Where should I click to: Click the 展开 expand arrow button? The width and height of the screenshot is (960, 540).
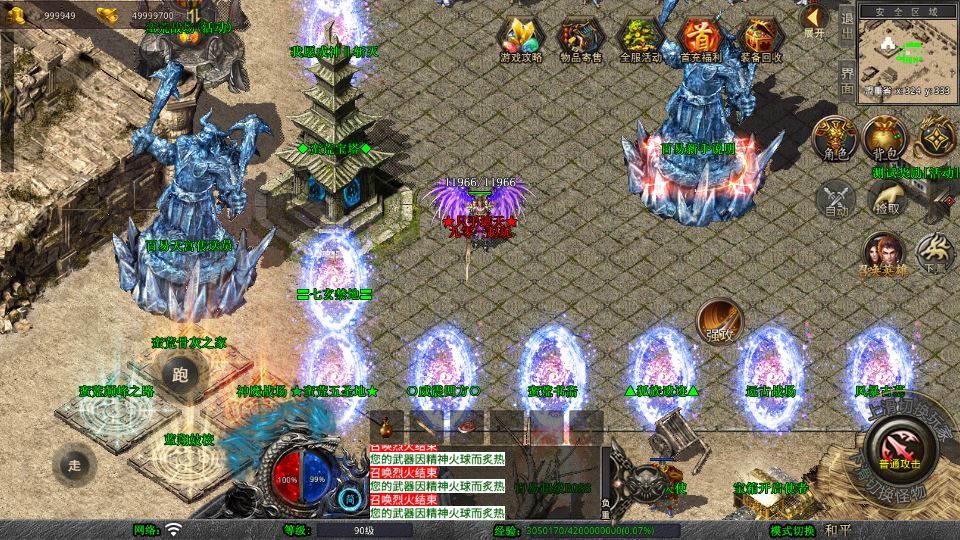(815, 20)
